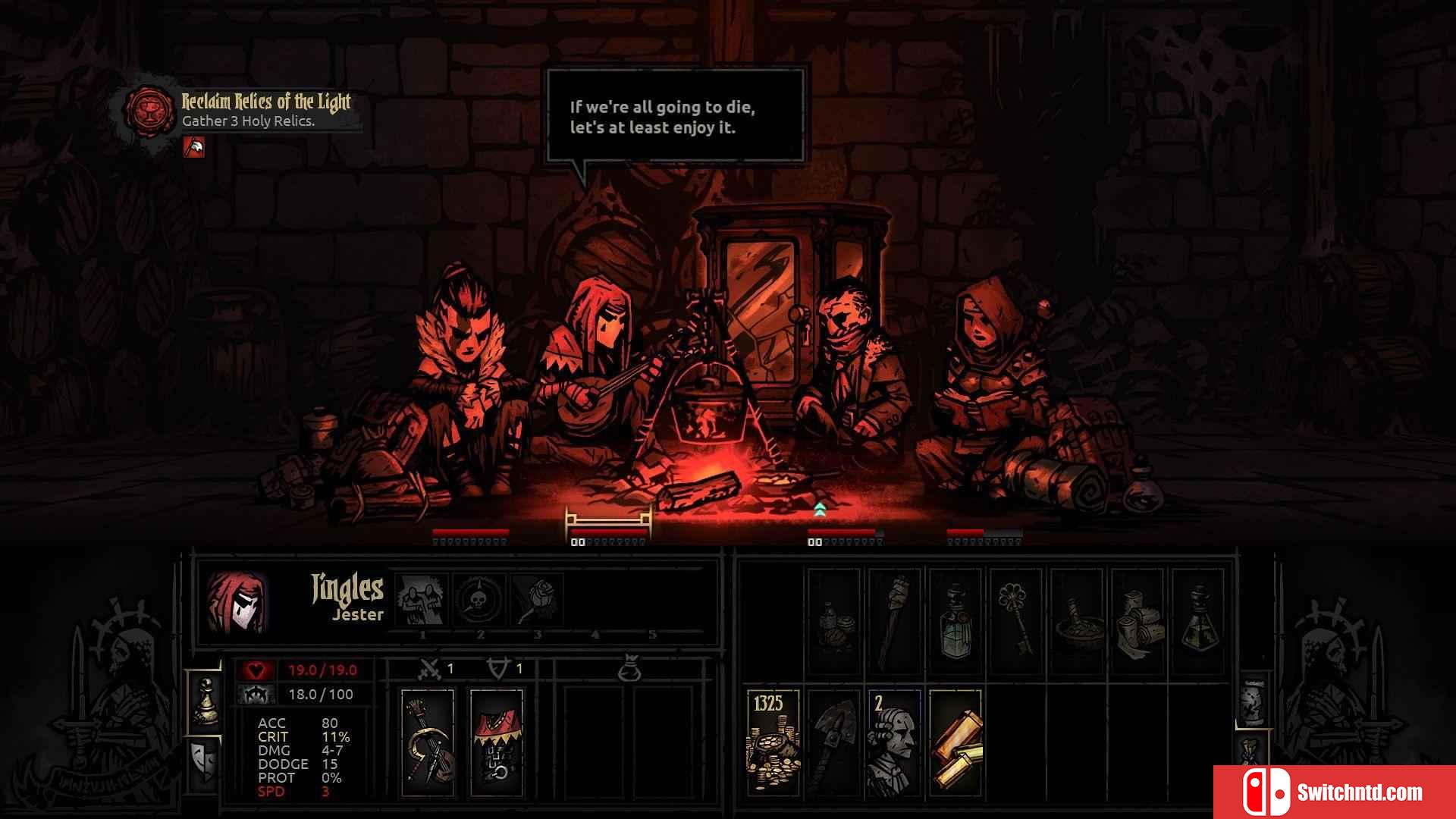The height and width of the screenshot is (819, 1456).
Task: Select the antivenom flask slot
Action: coord(1198,621)
